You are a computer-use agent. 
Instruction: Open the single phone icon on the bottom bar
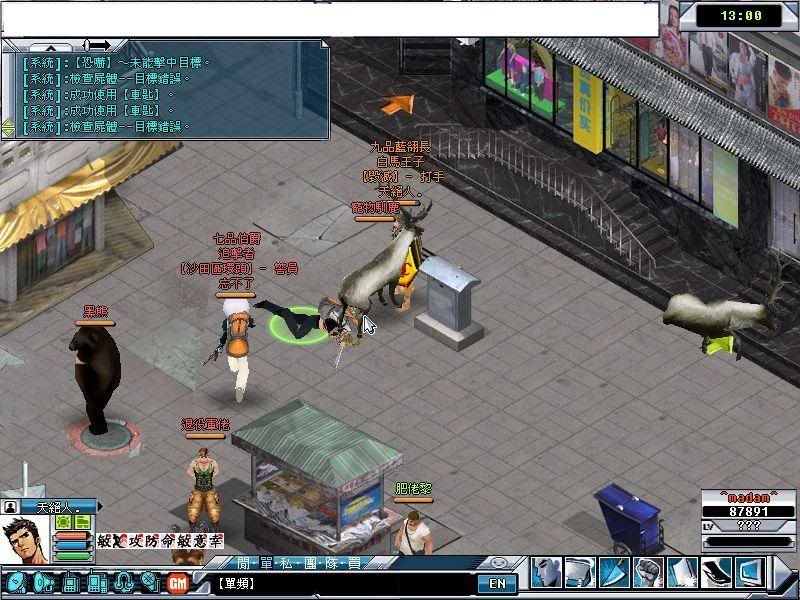tap(72, 582)
